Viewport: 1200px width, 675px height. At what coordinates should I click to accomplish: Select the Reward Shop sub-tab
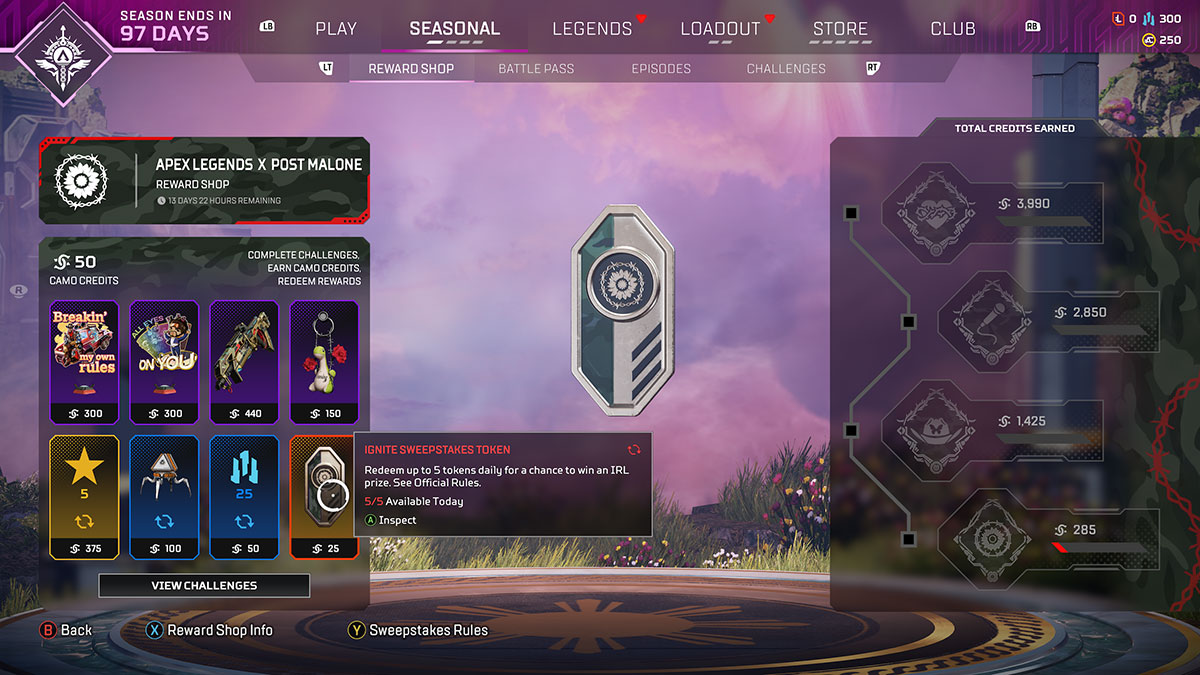pos(411,68)
